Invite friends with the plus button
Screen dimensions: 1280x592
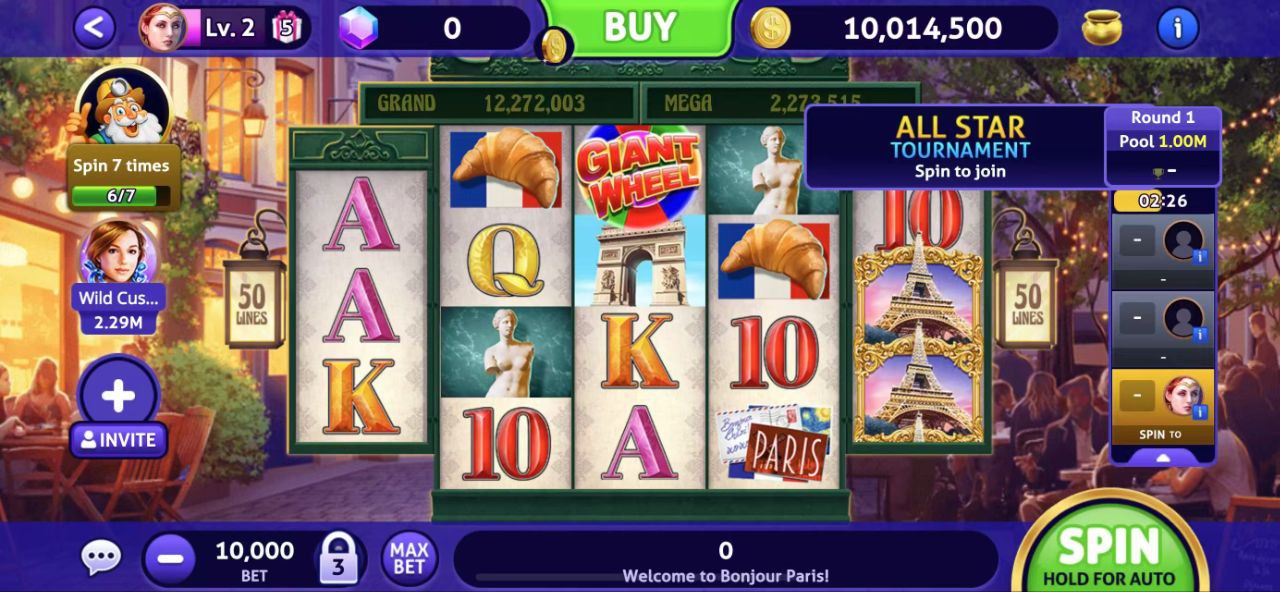click(x=118, y=396)
